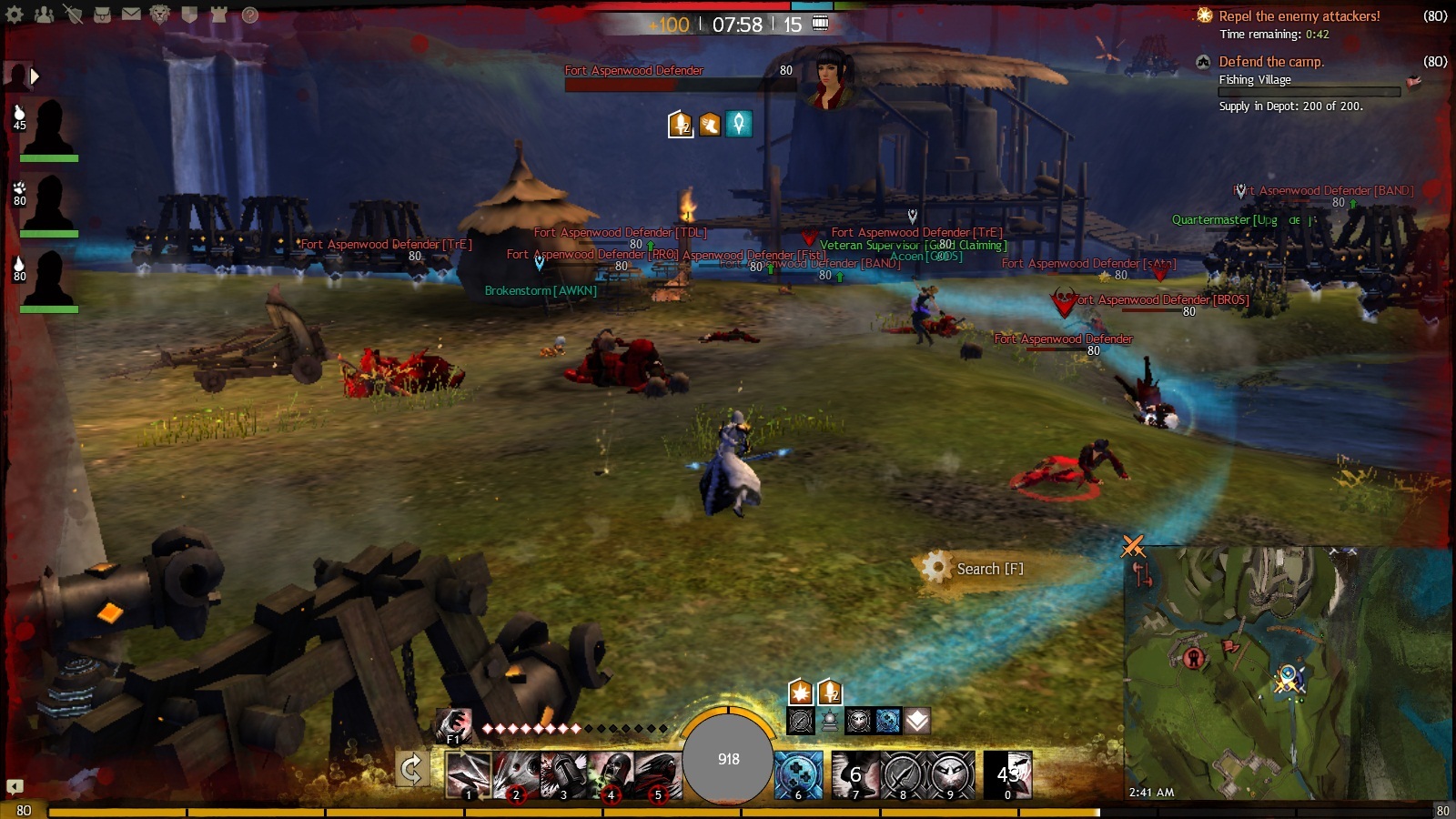Open the lion head Trading Post icon
The image size is (1456, 819).
(x=160, y=15)
